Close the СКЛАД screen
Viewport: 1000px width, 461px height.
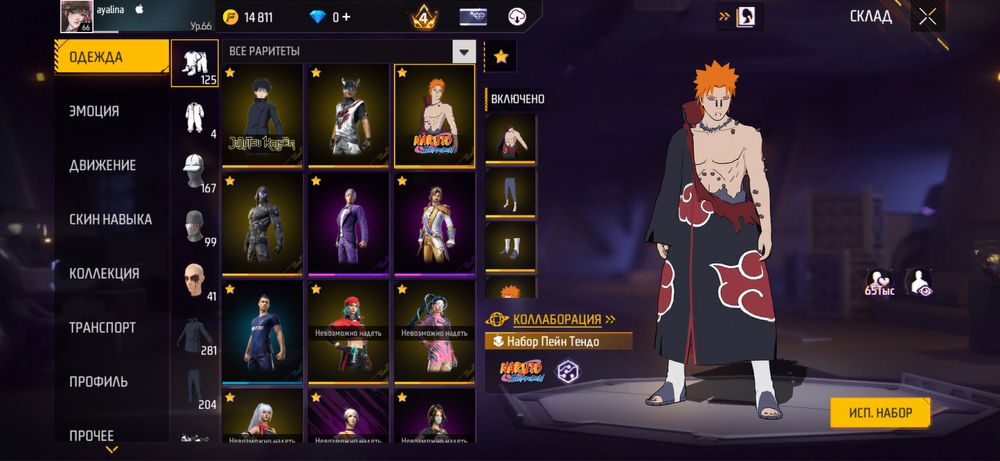point(928,16)
